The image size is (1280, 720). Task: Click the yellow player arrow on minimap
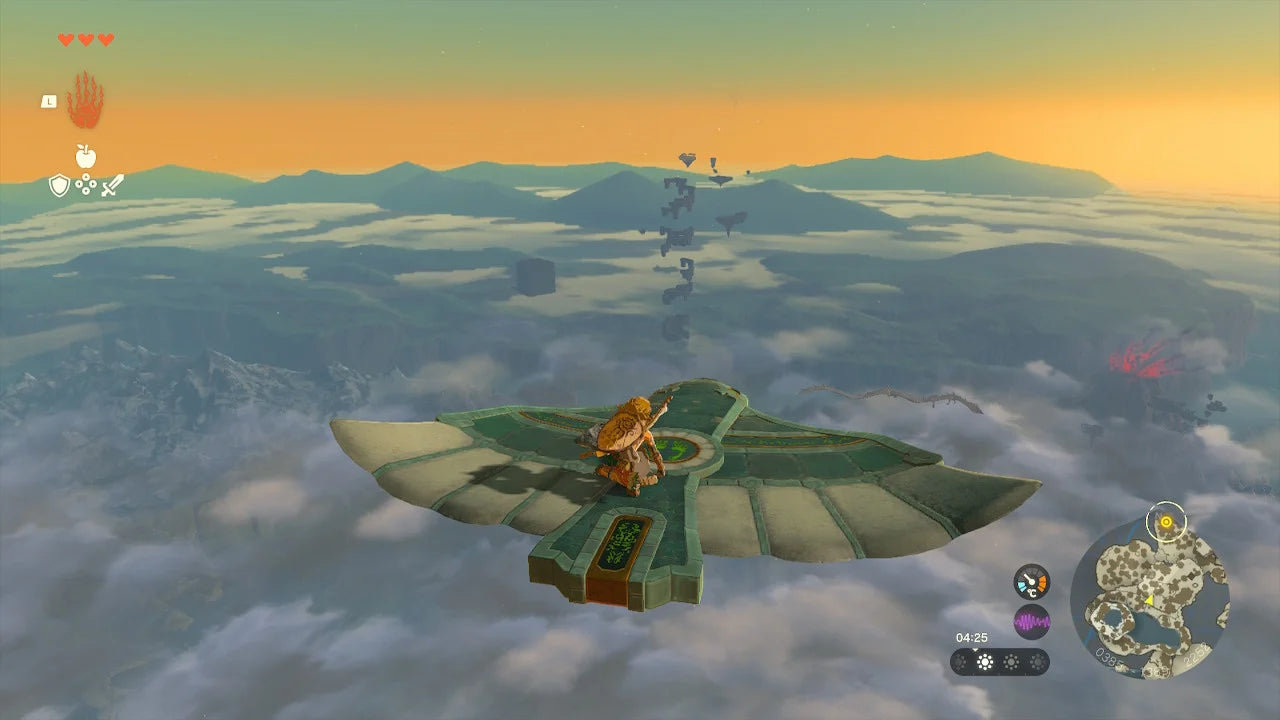(1149, 600)
